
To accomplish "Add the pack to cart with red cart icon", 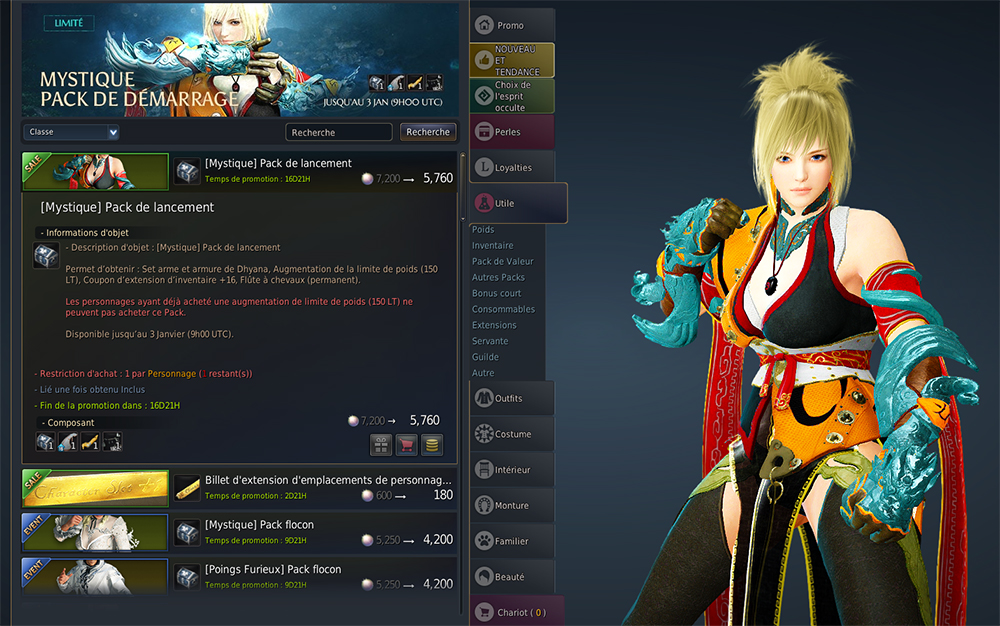I will click(x=407, y=445).
